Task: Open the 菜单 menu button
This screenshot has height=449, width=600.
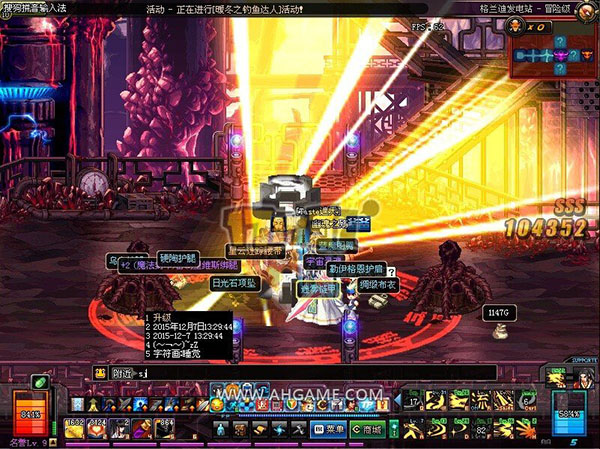Action: (330, 429)
